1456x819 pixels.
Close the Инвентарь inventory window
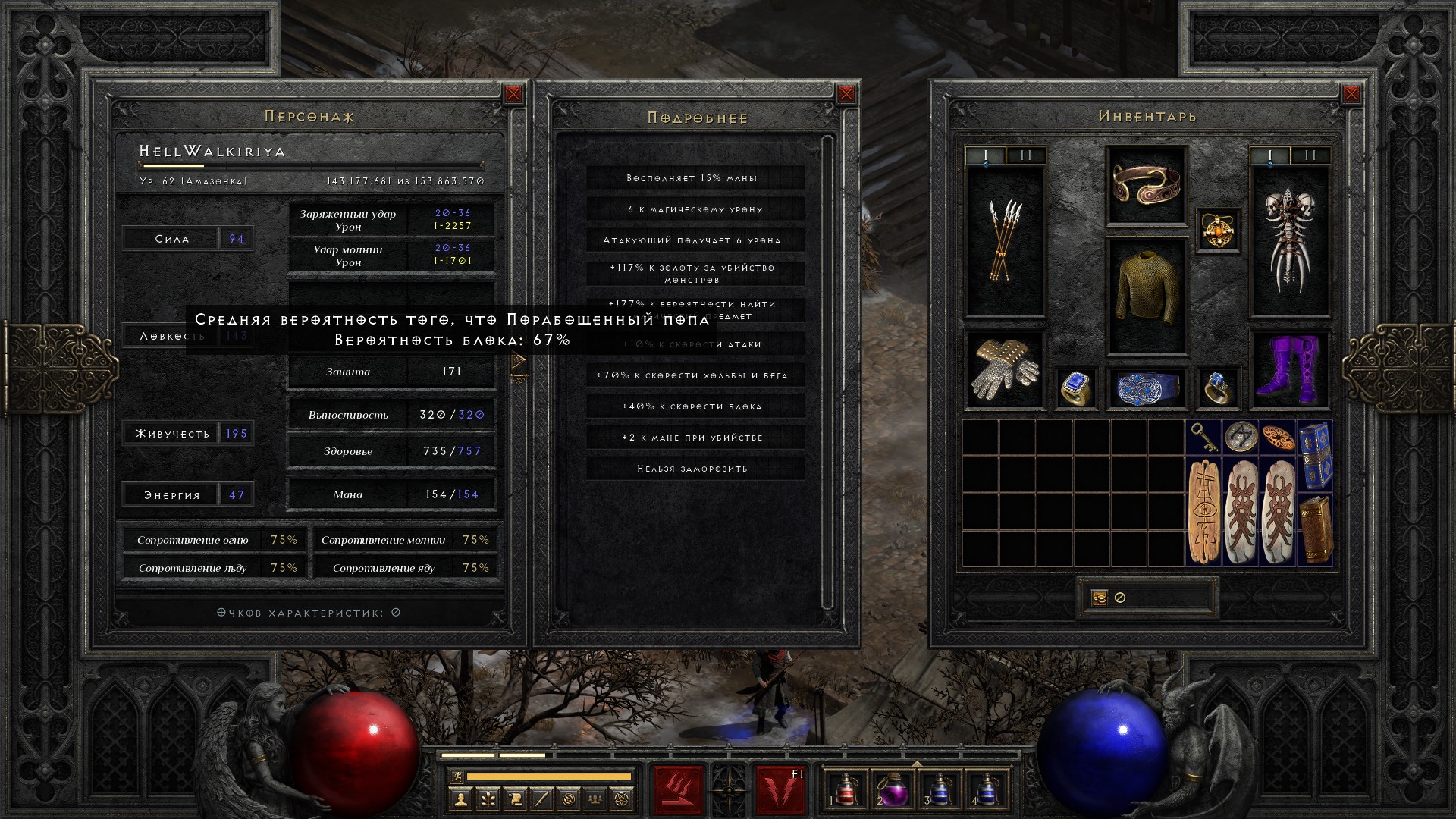1351,94
